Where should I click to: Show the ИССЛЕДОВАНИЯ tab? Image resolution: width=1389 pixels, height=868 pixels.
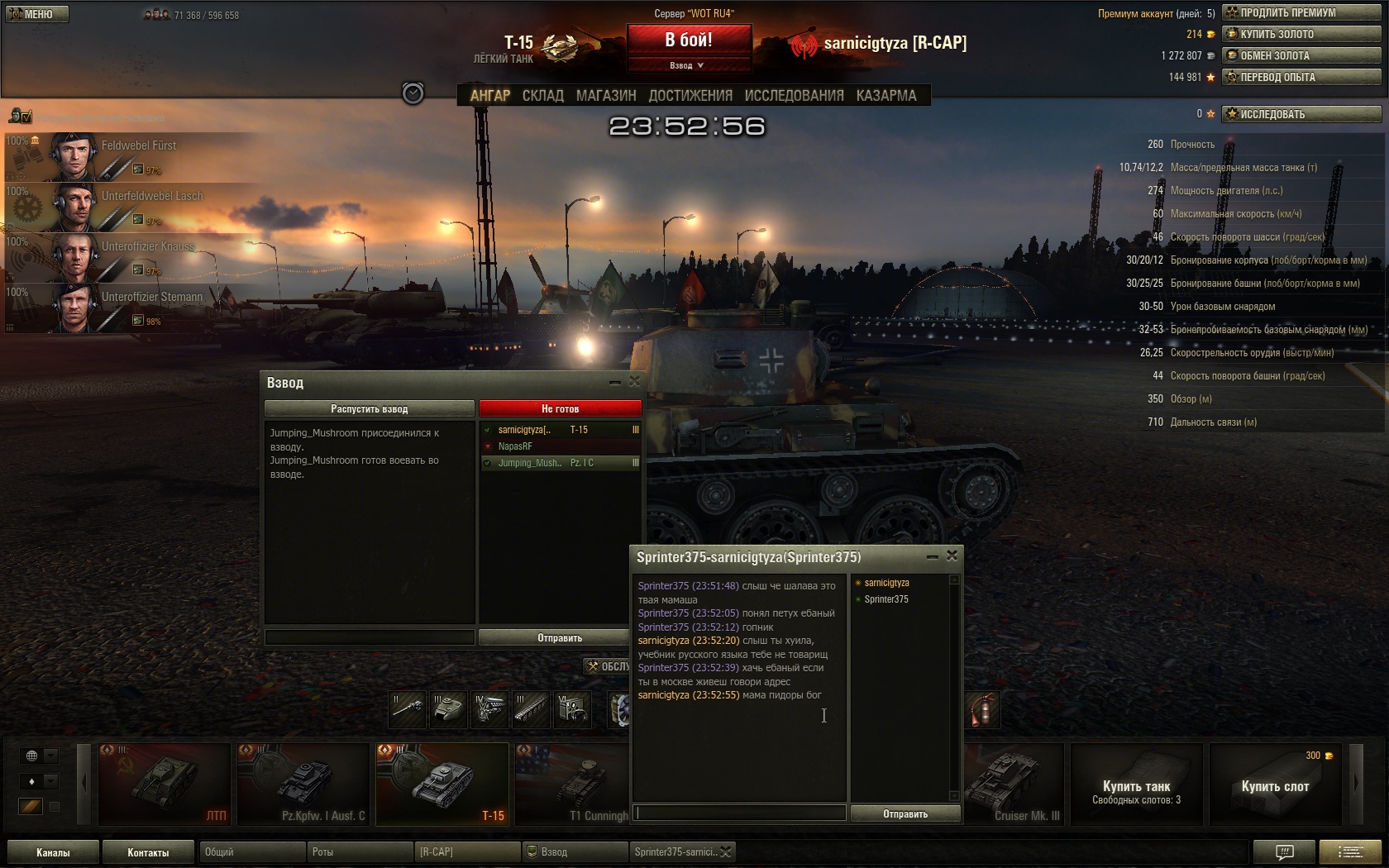click(794, 96)
